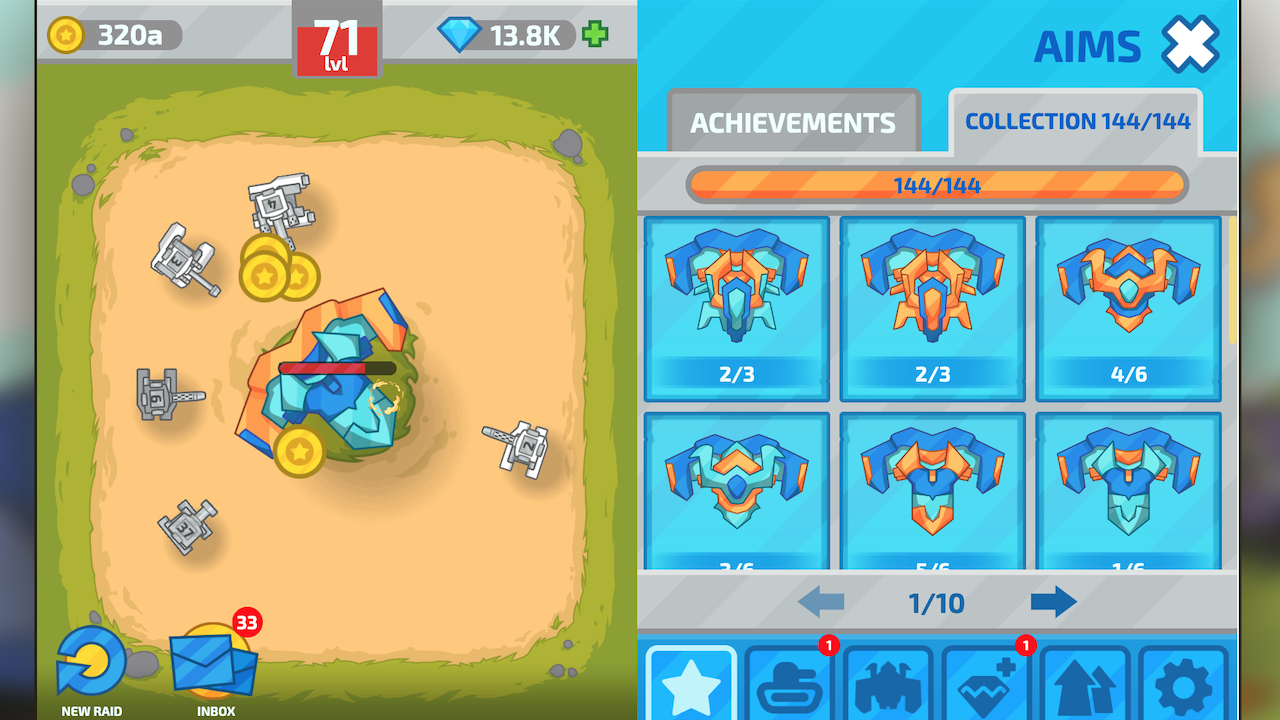The image size is (1280, 720).
Task: Select the top-left collection badge showing 2/3
Action: pyautogui.click(x=736, y=308)
